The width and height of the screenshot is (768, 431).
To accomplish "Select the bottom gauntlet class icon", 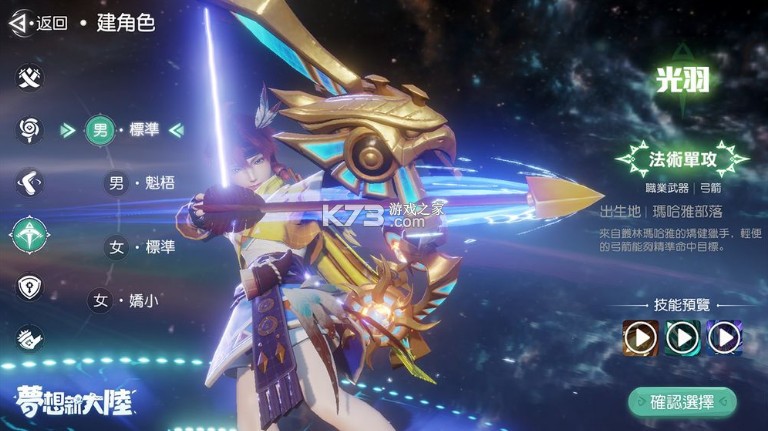I will coord(30,339).
